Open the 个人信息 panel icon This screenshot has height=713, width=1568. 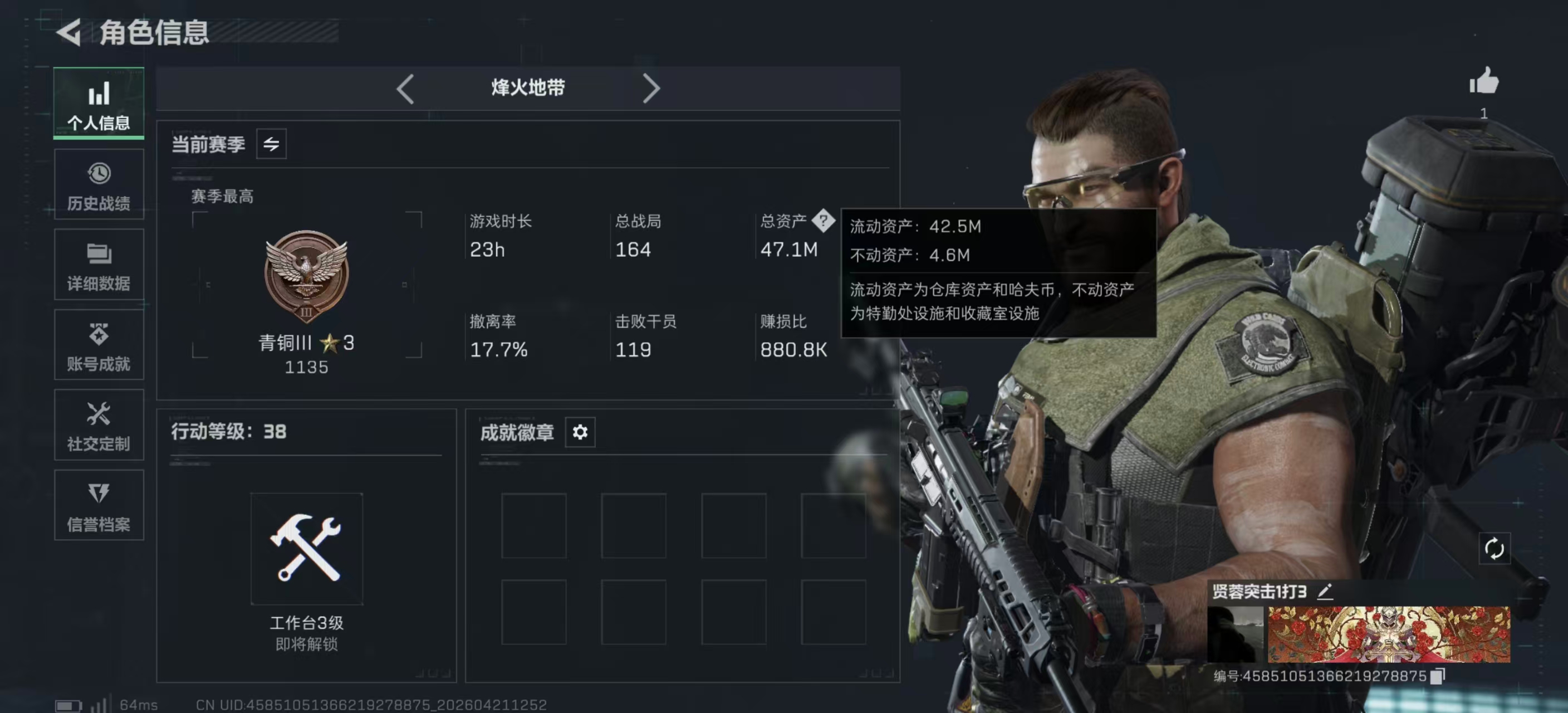pyautogui.click(x=99, y=104)
